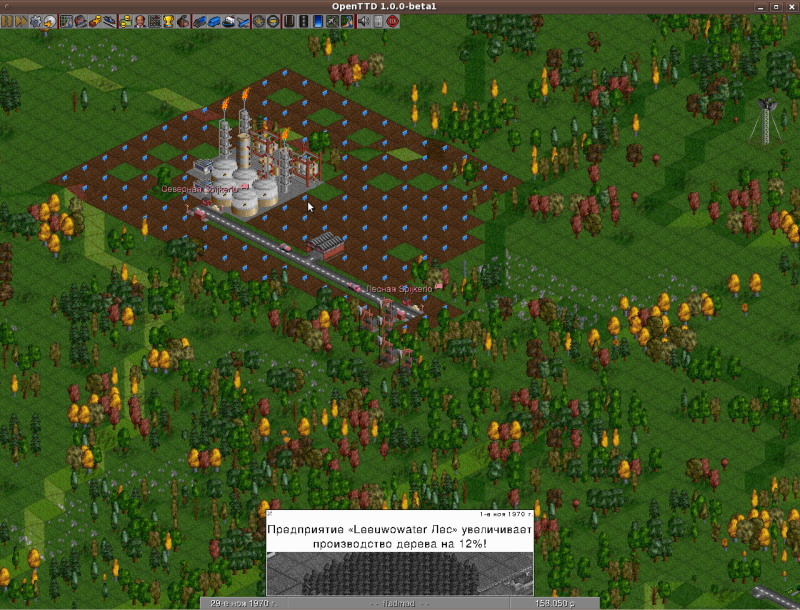Show the world map from the toolbar

pos(66,20)
